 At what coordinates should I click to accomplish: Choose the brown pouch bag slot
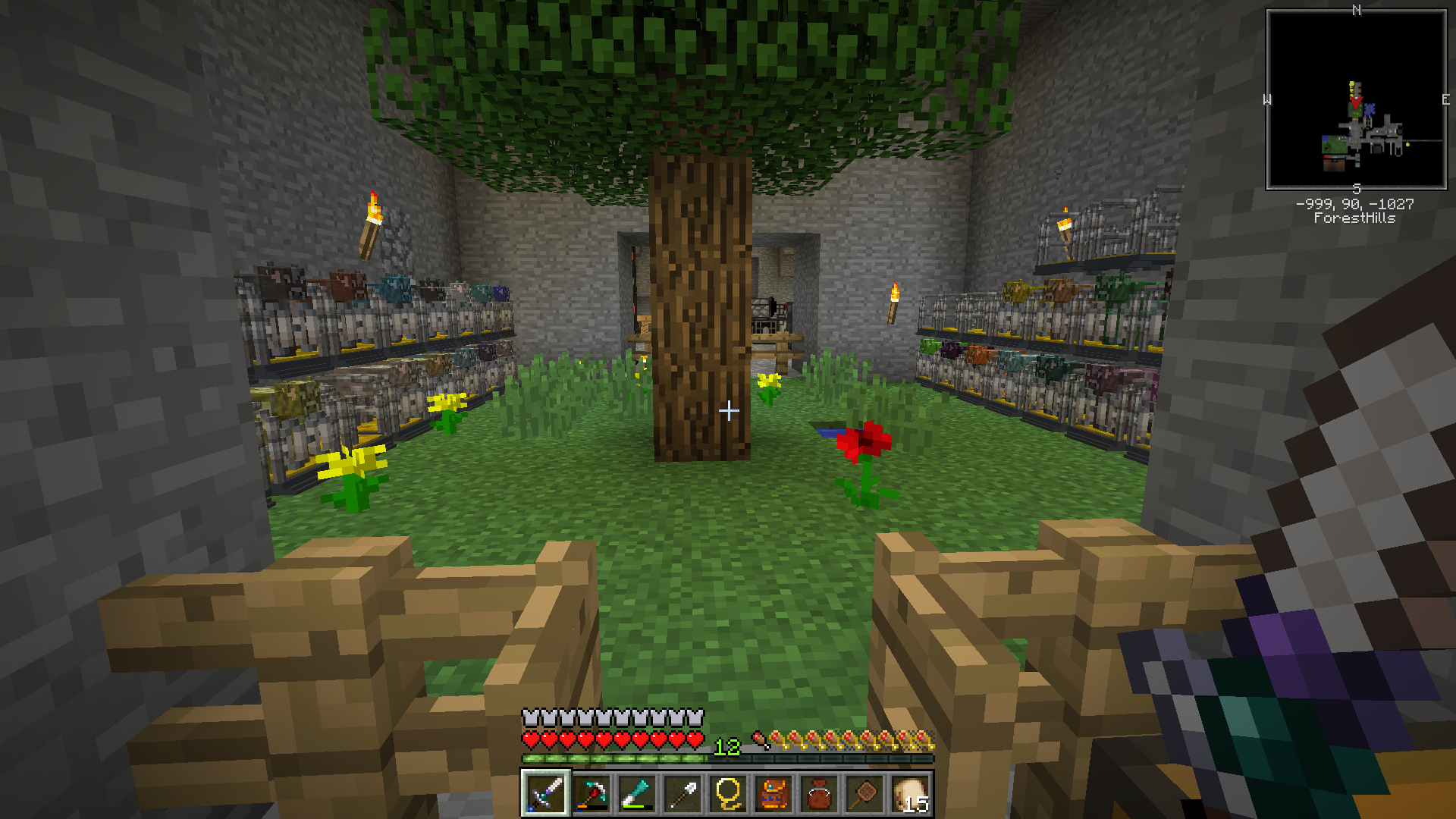tap(818, 794)
